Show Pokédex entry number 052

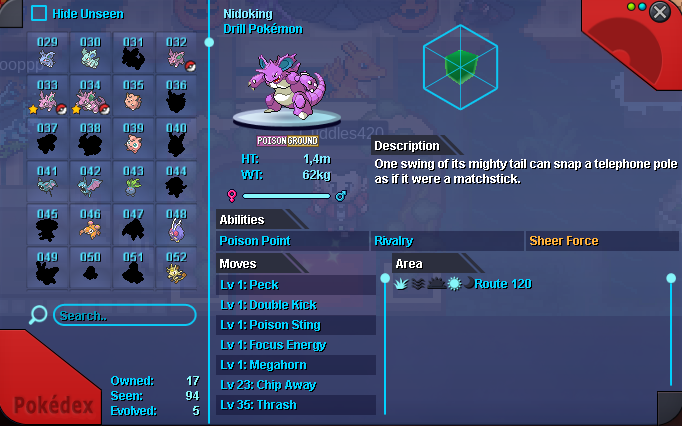click(176, 270)
